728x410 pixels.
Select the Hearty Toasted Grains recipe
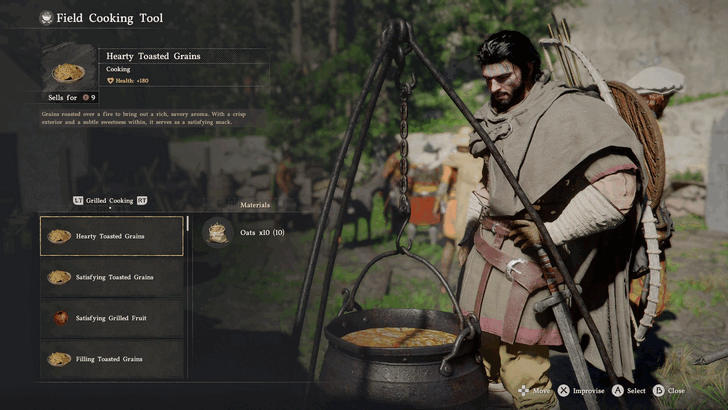[x=111, y=236]
